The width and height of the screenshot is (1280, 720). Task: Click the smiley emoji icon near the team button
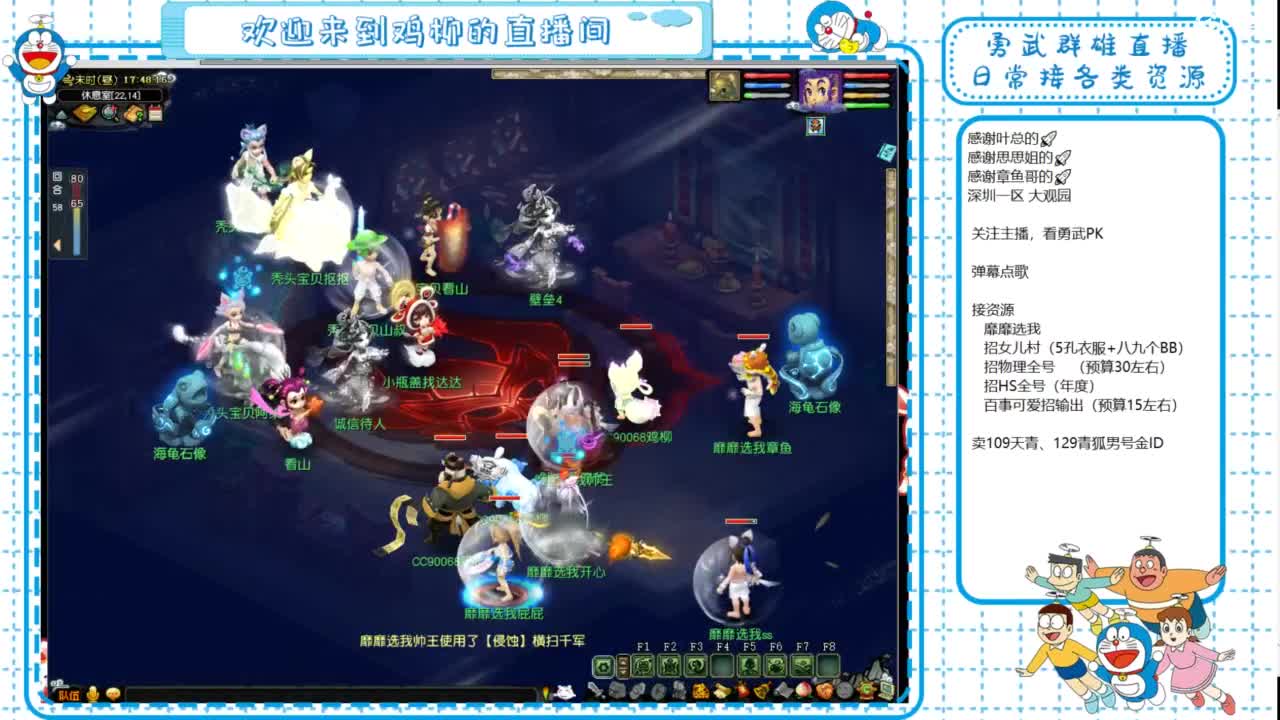click(x=113, y=695)
